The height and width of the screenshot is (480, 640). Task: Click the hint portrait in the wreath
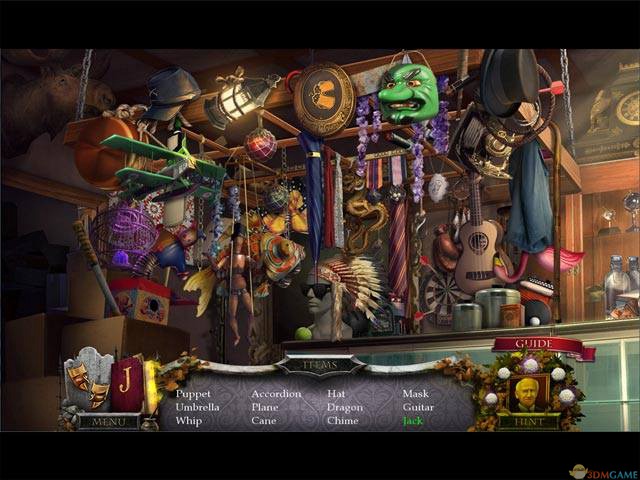pos(527,392)
